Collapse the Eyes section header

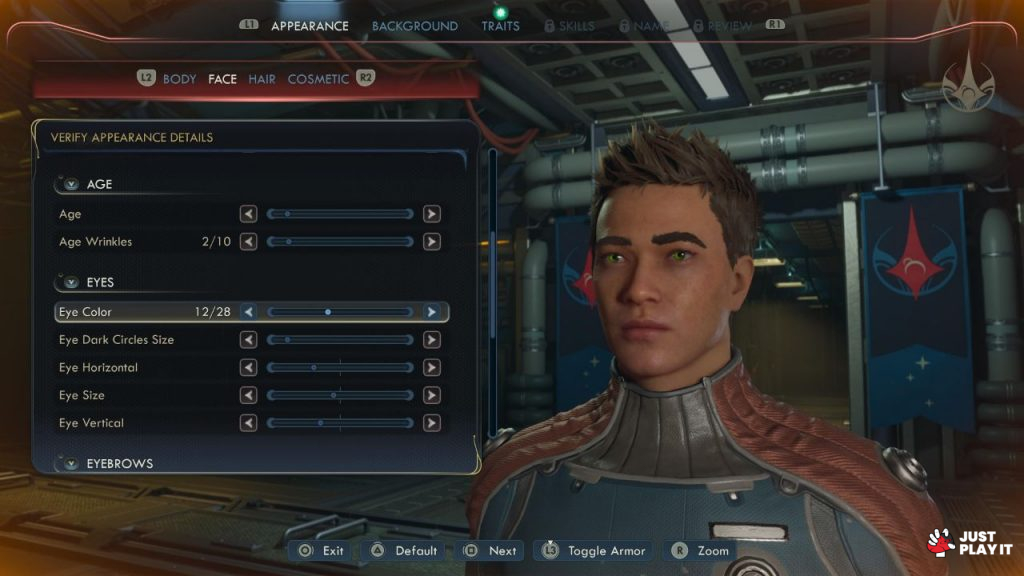70,283
